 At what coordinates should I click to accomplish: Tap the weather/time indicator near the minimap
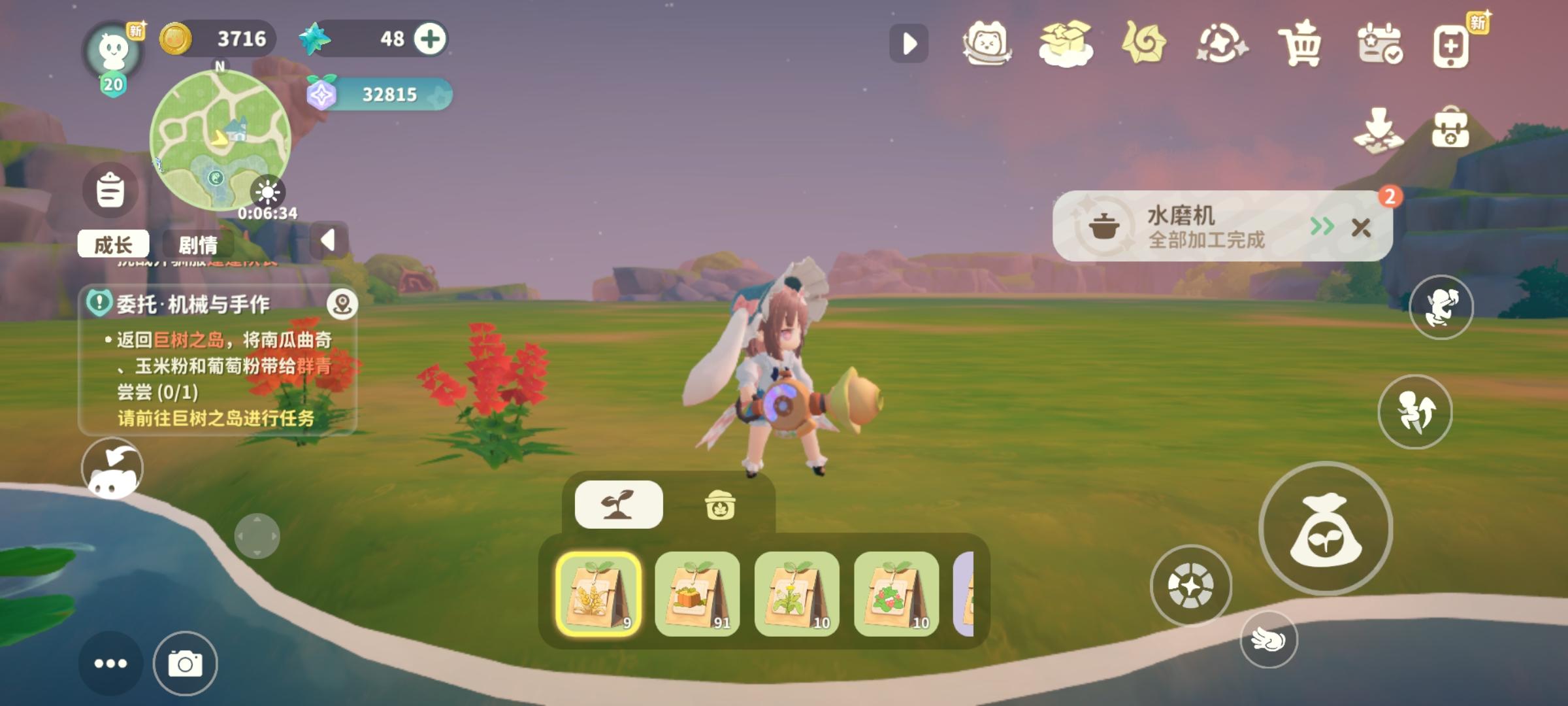tap(268, 193)
